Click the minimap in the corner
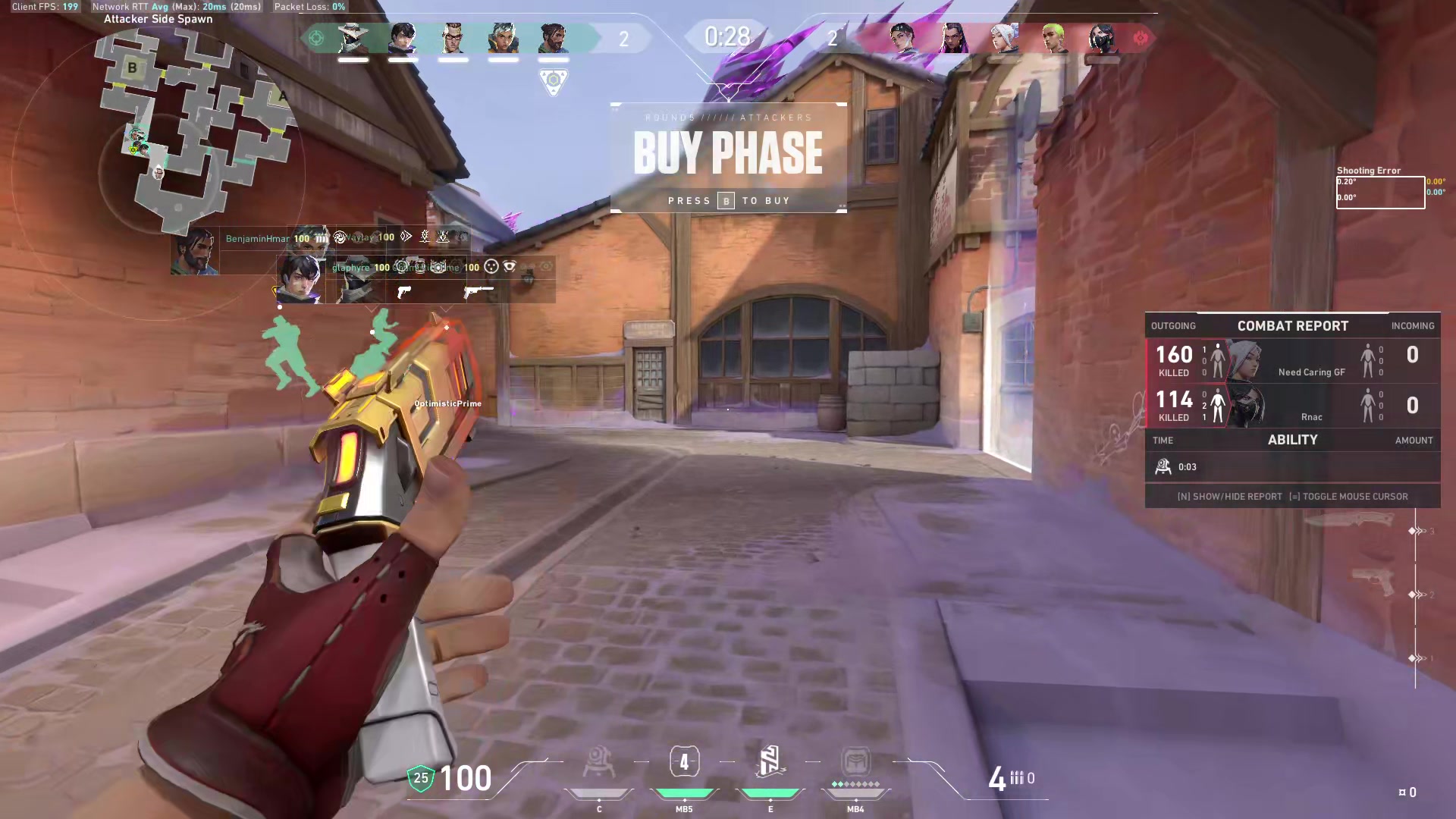 click(193, 129)
